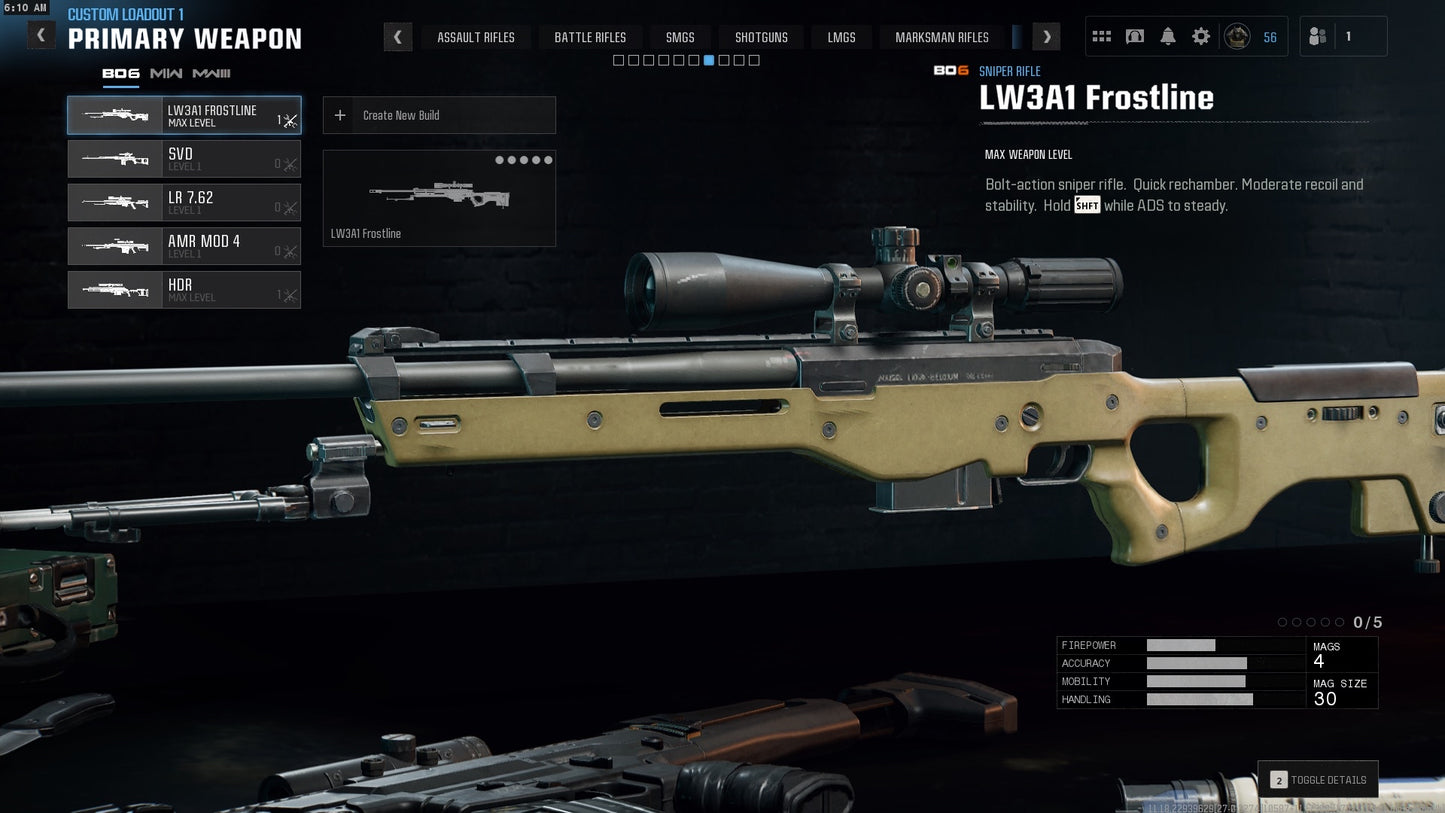The image size is (1445, 813).
Task: Click the Accuracy stat bar
Action: pos(1197,663)
